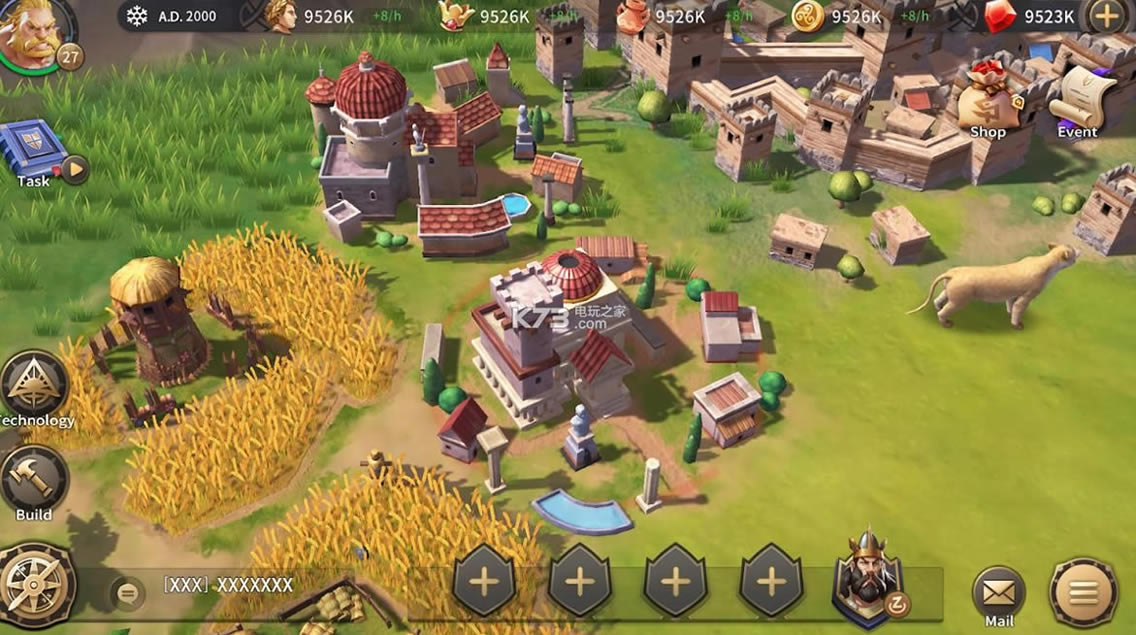Open the hamburger main menu
The image size is (1136, 635).
pos(1083,592)
